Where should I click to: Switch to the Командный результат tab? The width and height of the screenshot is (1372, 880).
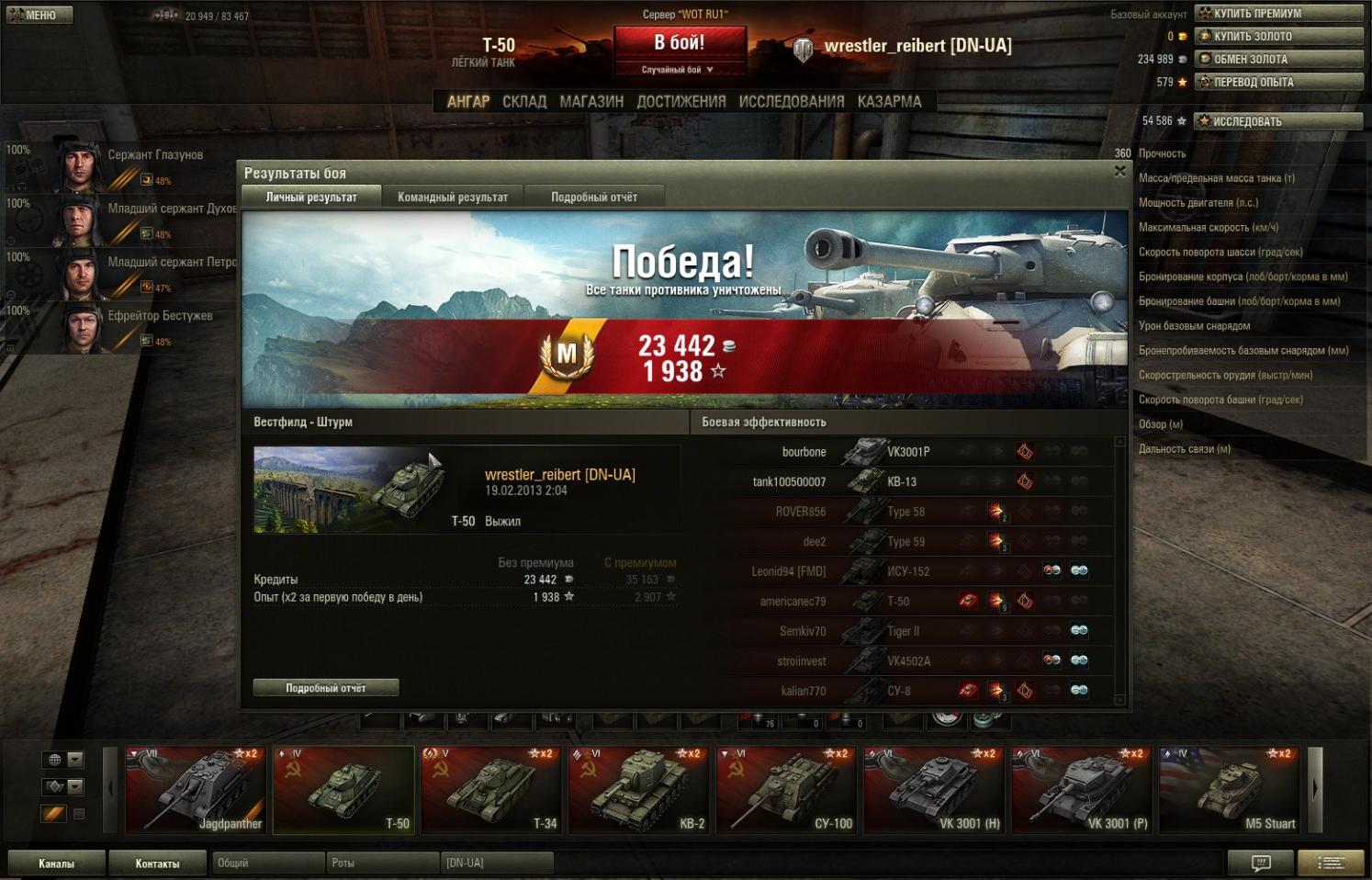click(x=452, y=197)
